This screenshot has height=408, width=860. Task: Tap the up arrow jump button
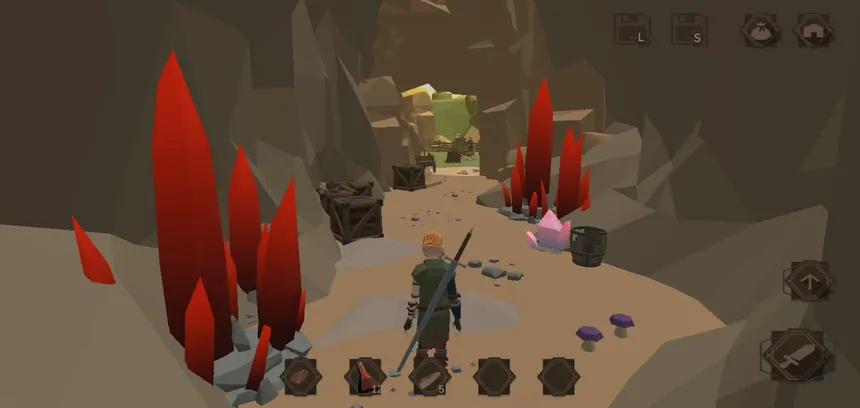coord(809,281)
